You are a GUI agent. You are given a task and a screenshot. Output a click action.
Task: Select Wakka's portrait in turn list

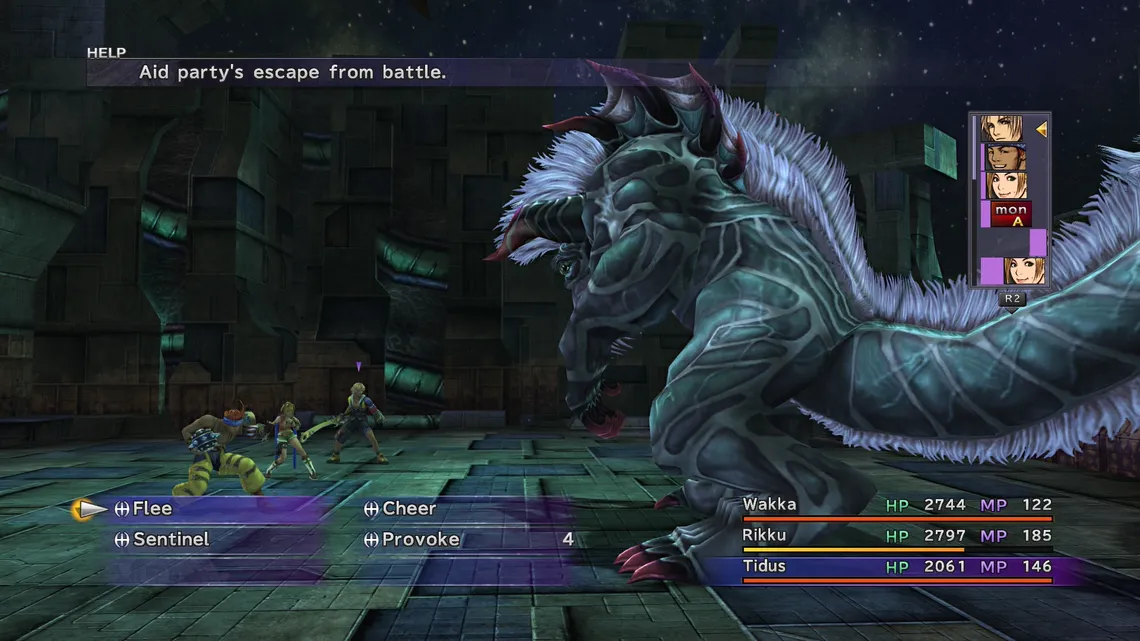[1004, 157]
